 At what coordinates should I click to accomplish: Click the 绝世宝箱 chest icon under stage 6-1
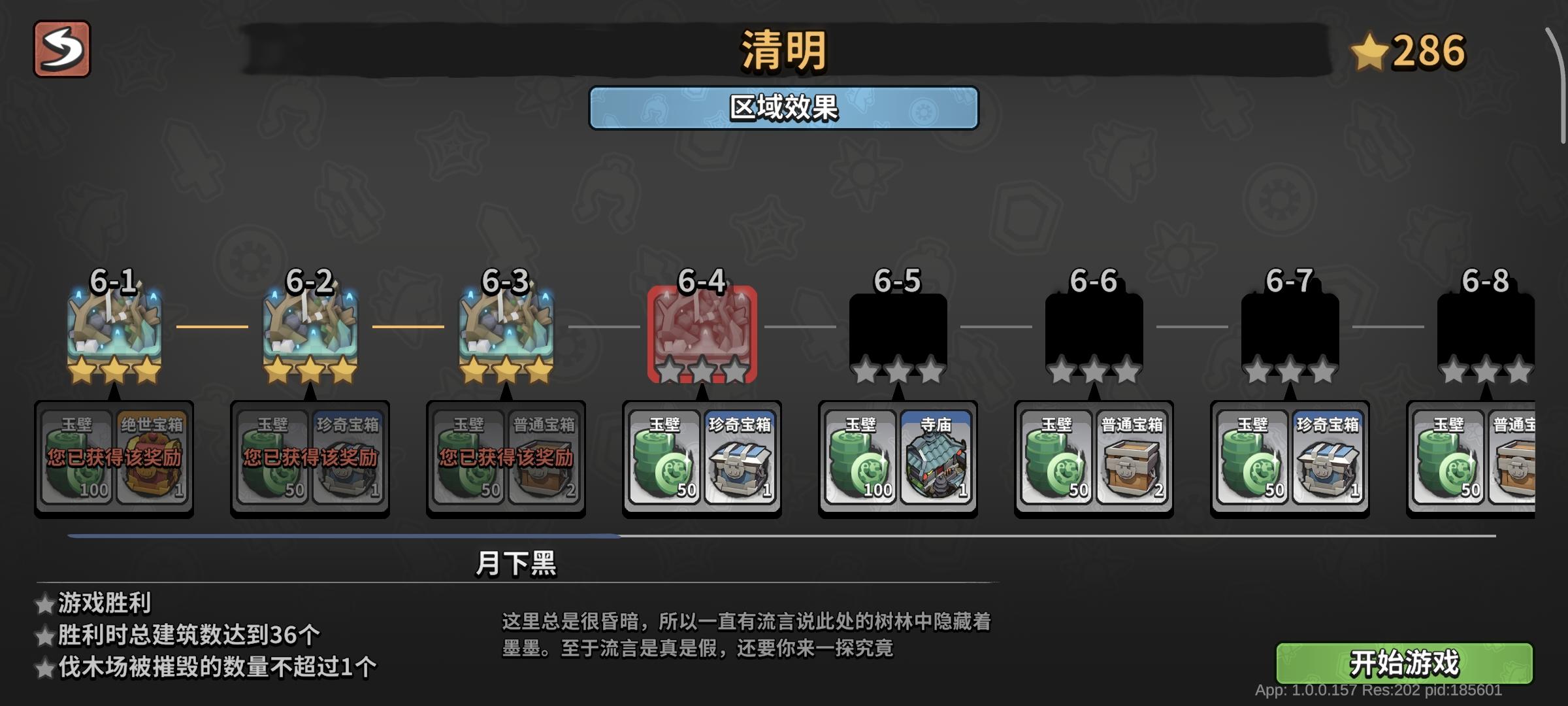coord(152,458)
